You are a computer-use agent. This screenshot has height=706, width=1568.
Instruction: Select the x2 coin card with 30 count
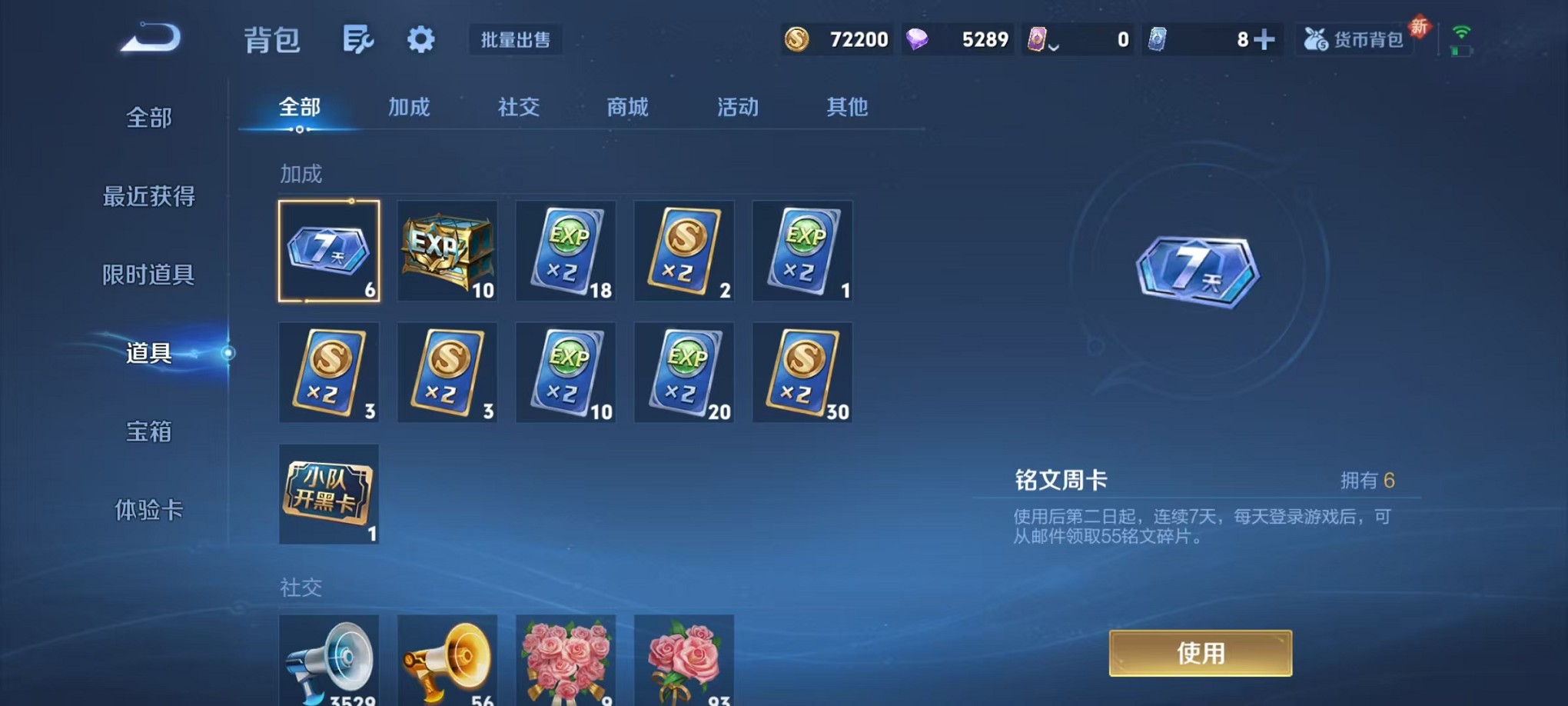point(802,372)
